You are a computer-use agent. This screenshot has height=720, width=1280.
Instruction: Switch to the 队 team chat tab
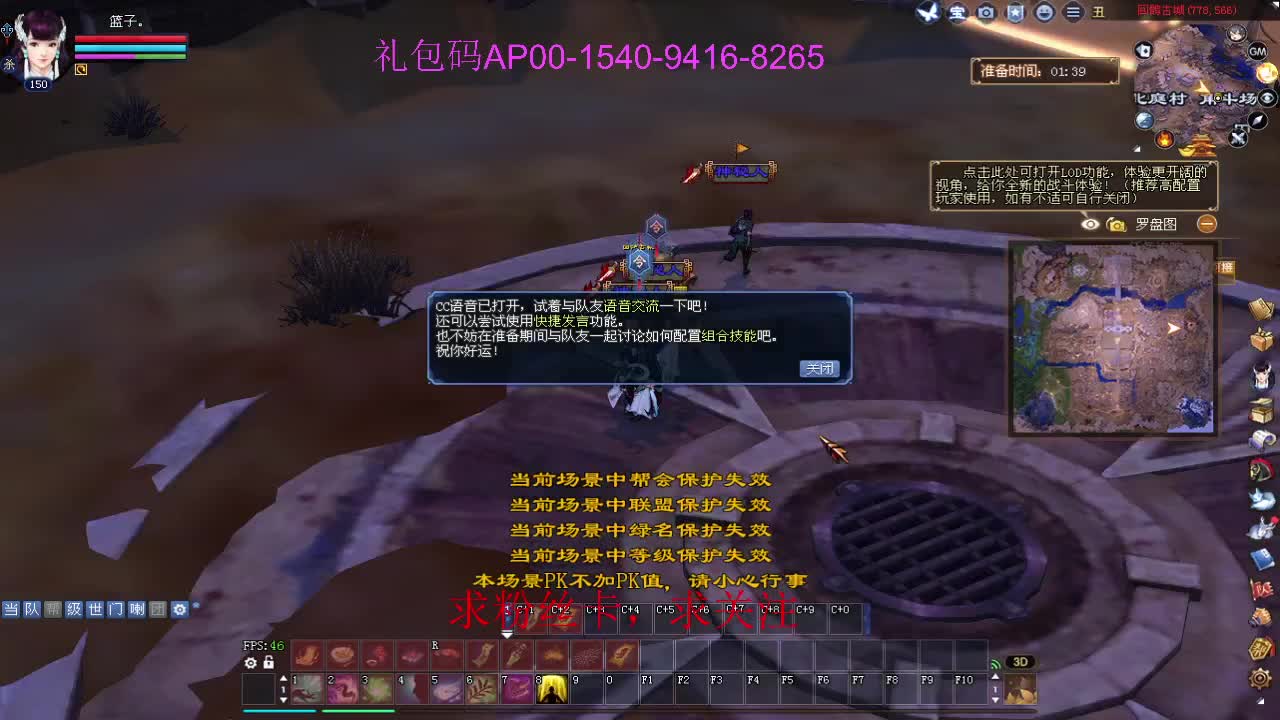pos(31,608)
